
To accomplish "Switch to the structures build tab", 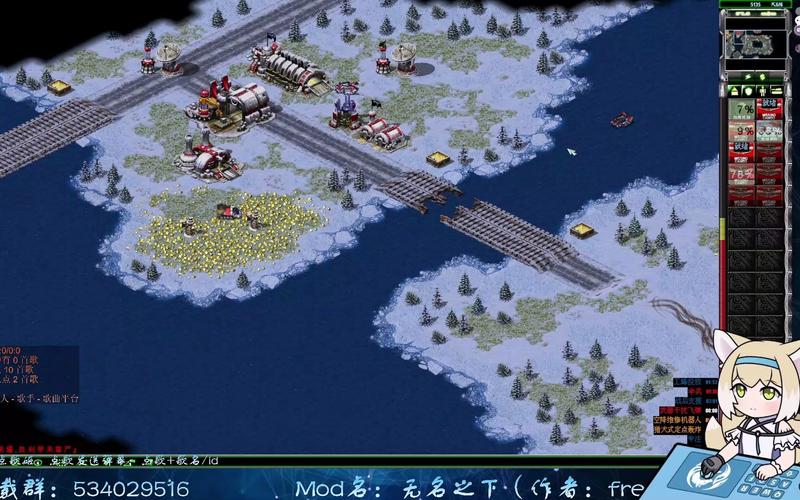I will click(733, 91).
